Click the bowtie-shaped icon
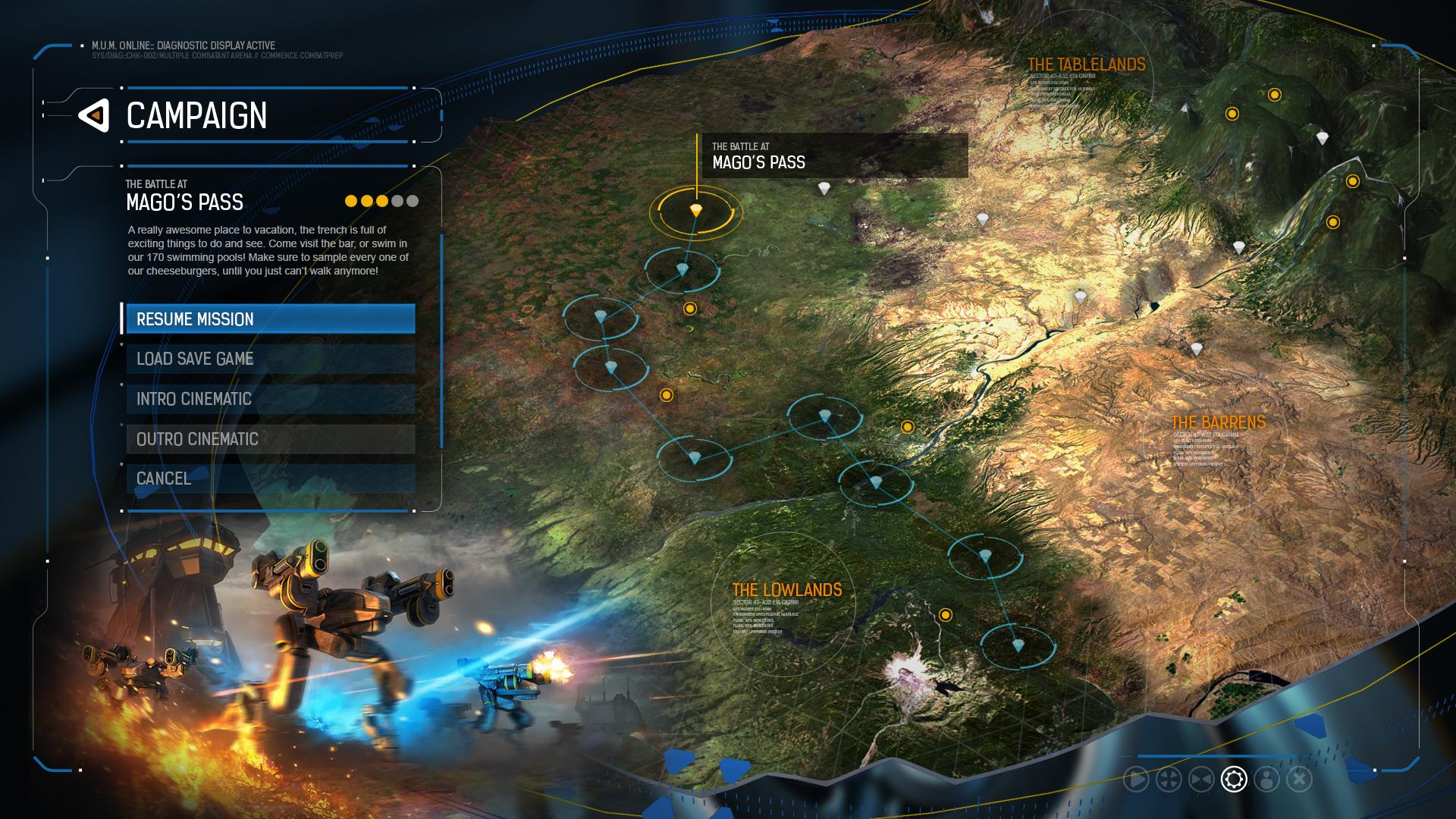 (1201, 779)
